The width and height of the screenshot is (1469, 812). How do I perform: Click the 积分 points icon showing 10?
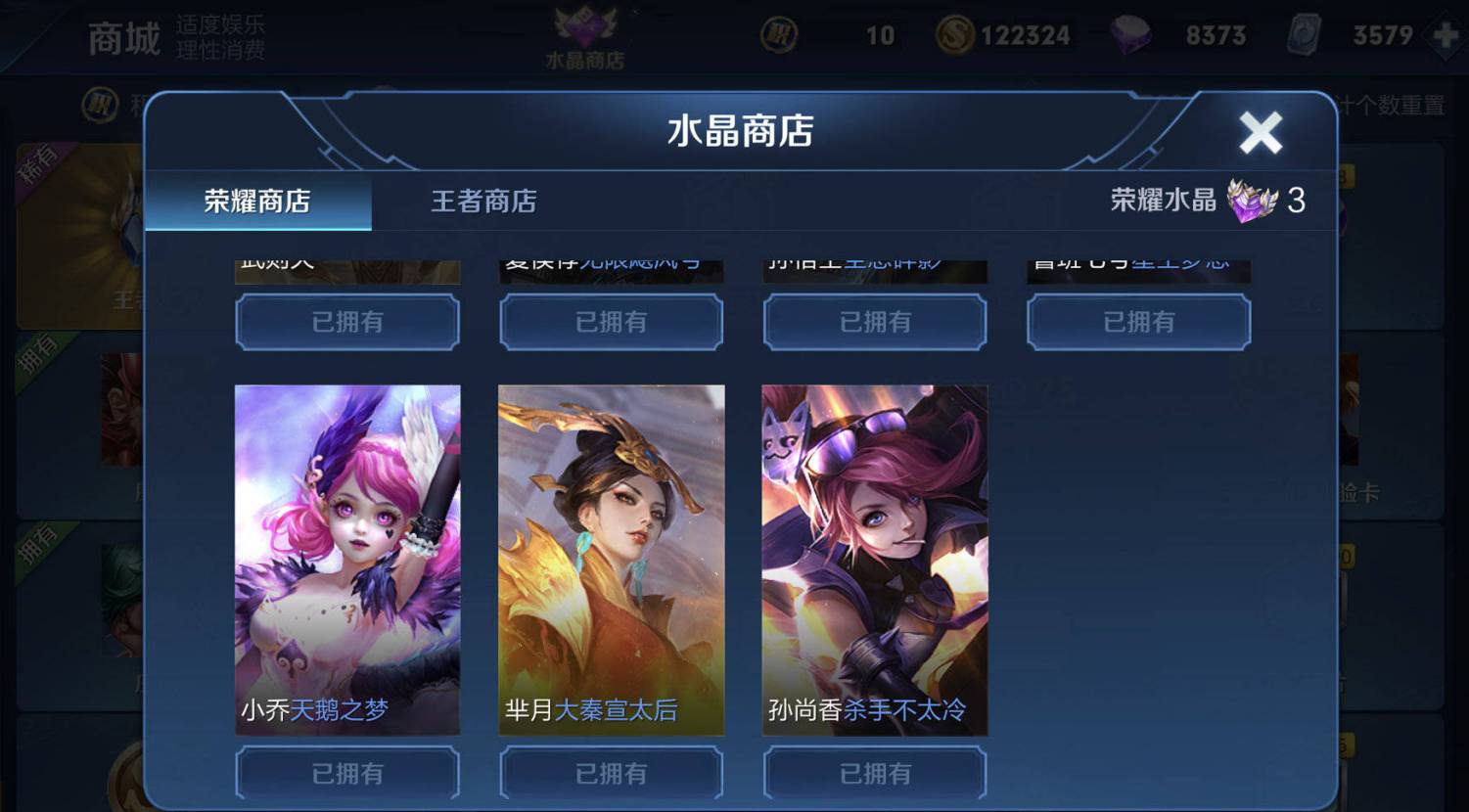point(777,34)
